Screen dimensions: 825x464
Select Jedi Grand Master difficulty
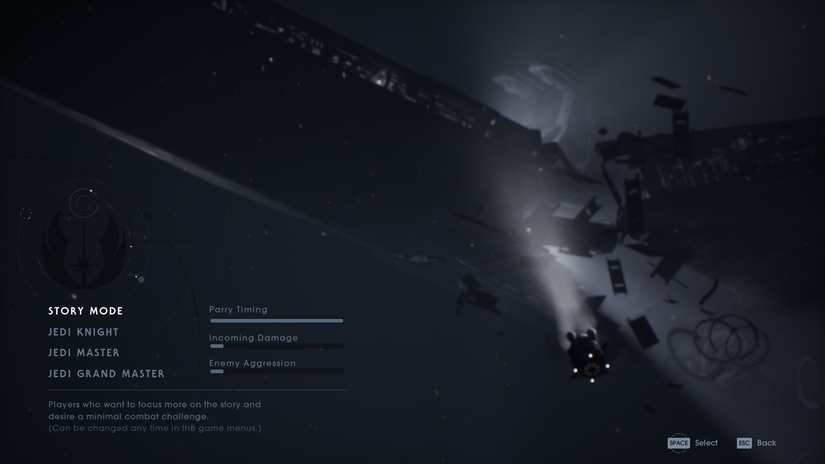[106, 374]
